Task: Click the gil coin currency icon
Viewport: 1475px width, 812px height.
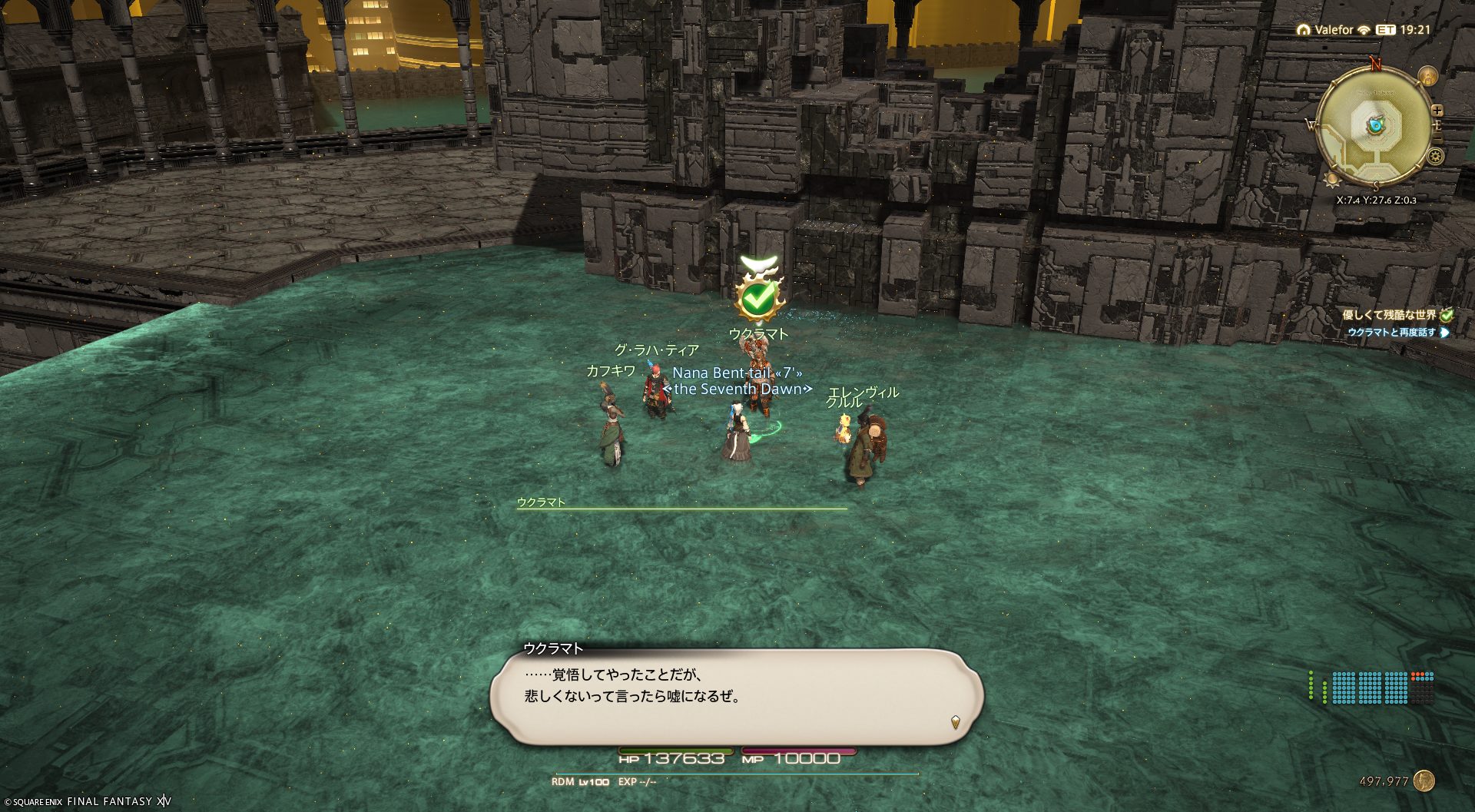Action: point(1424,781)
